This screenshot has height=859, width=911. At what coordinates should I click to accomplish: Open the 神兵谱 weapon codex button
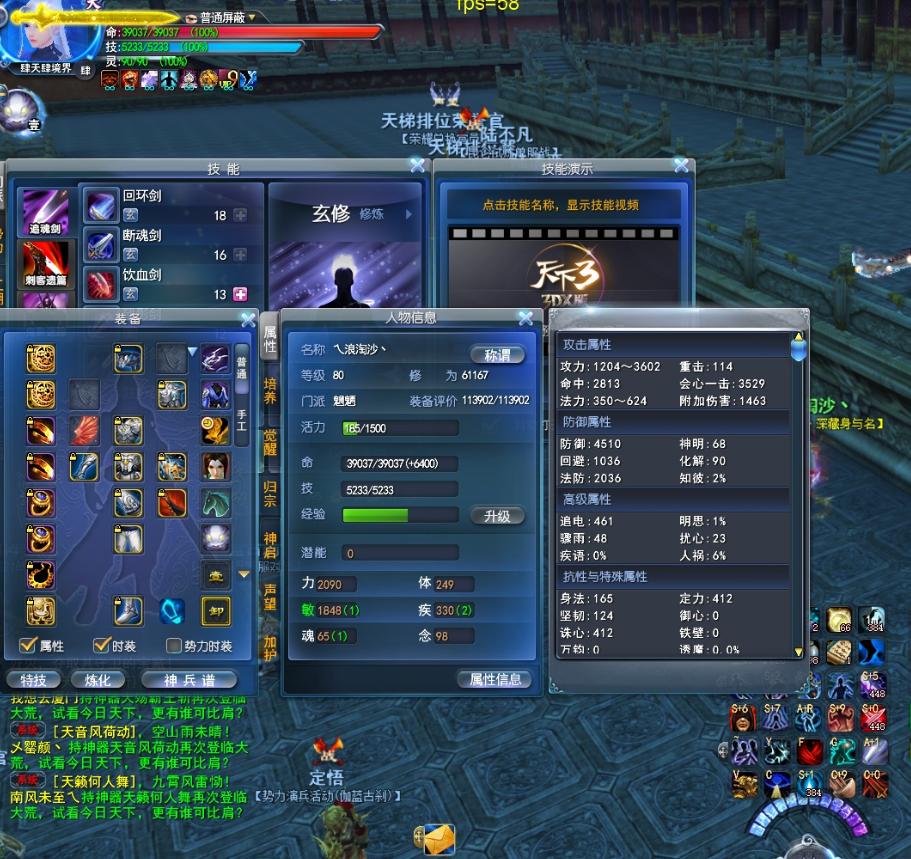(188, 680)
